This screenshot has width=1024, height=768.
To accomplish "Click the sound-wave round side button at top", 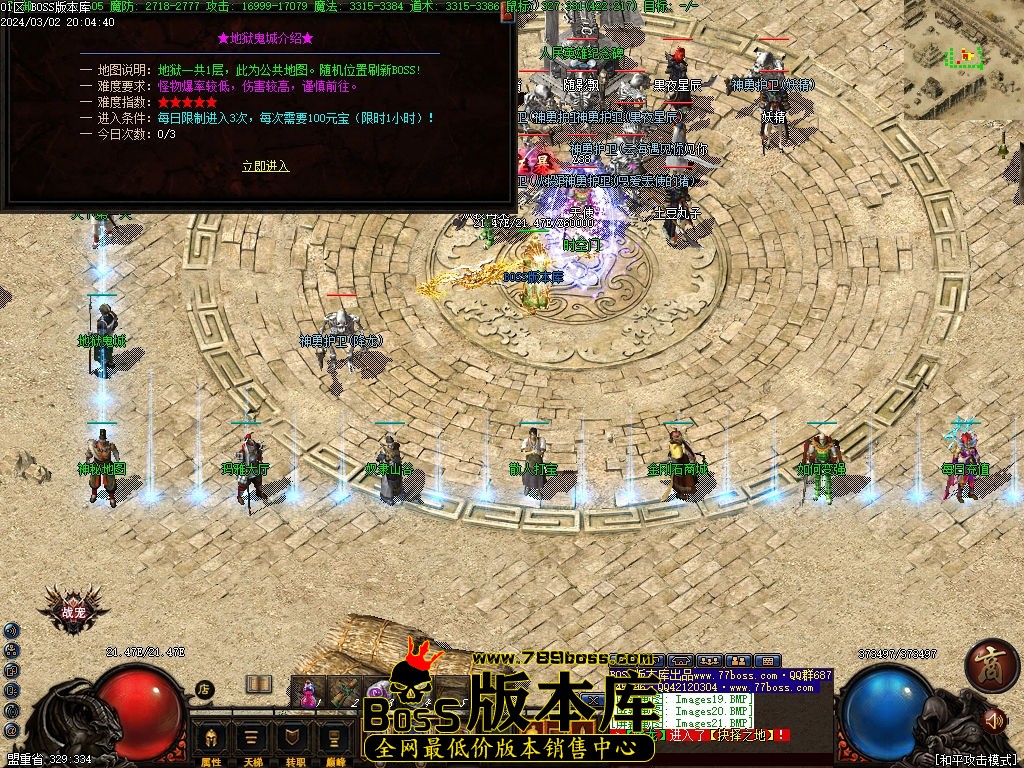I will tap(11, 630).
